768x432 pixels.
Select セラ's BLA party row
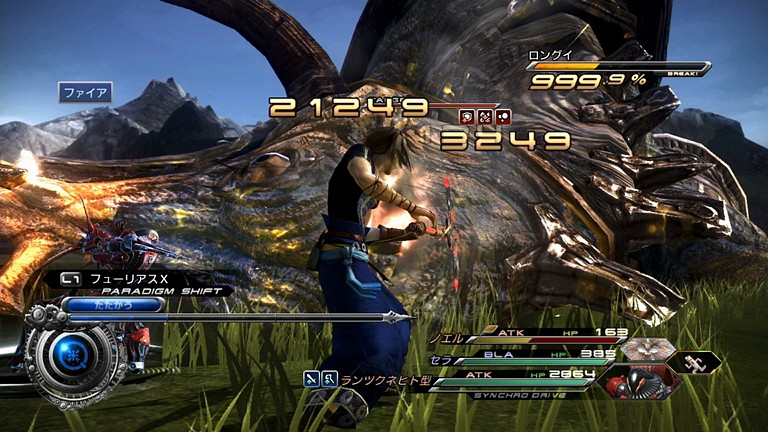pyautogui.click(x=520, y=355)
